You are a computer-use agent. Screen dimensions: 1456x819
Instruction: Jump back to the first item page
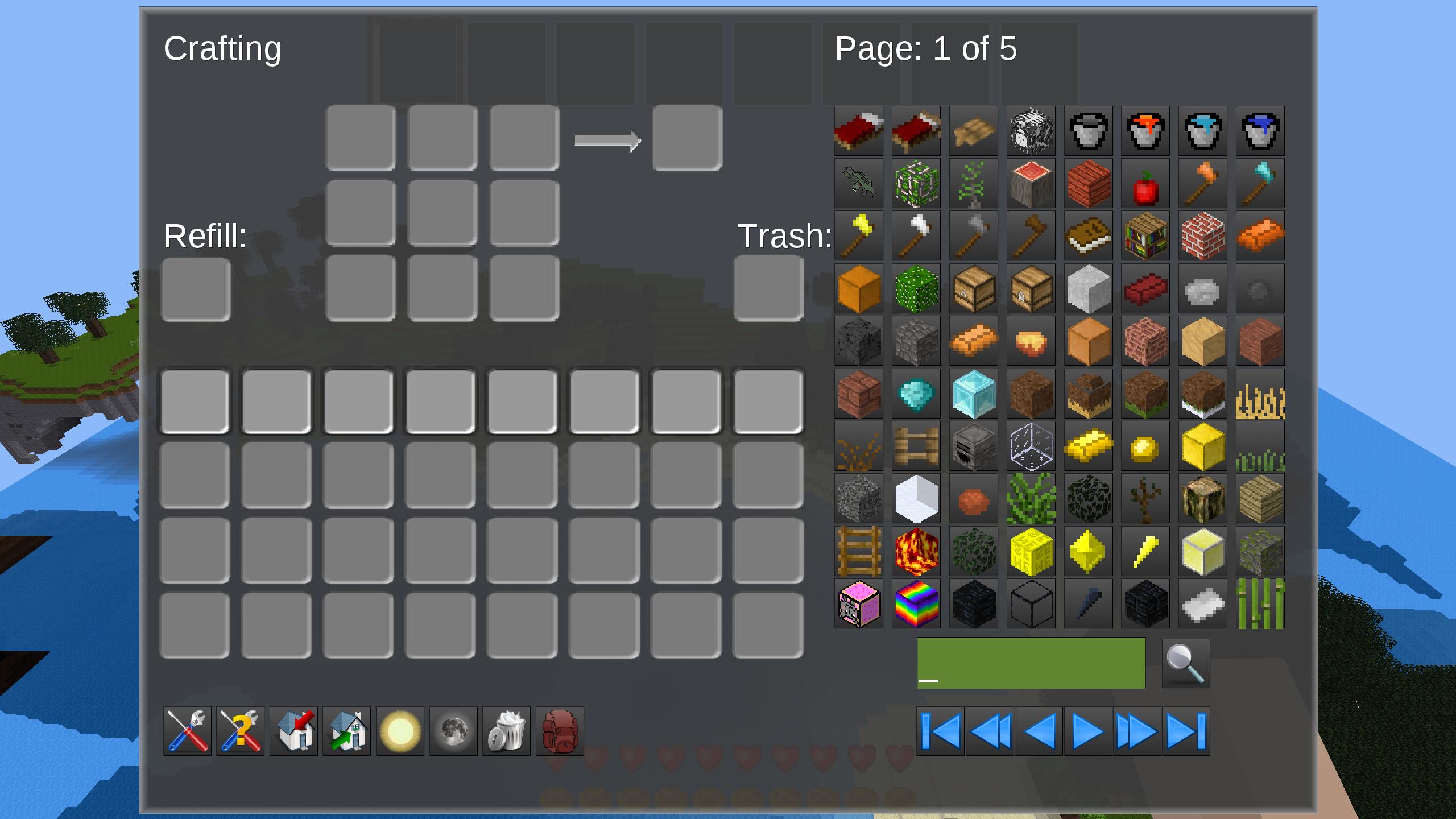coord(941,731)
